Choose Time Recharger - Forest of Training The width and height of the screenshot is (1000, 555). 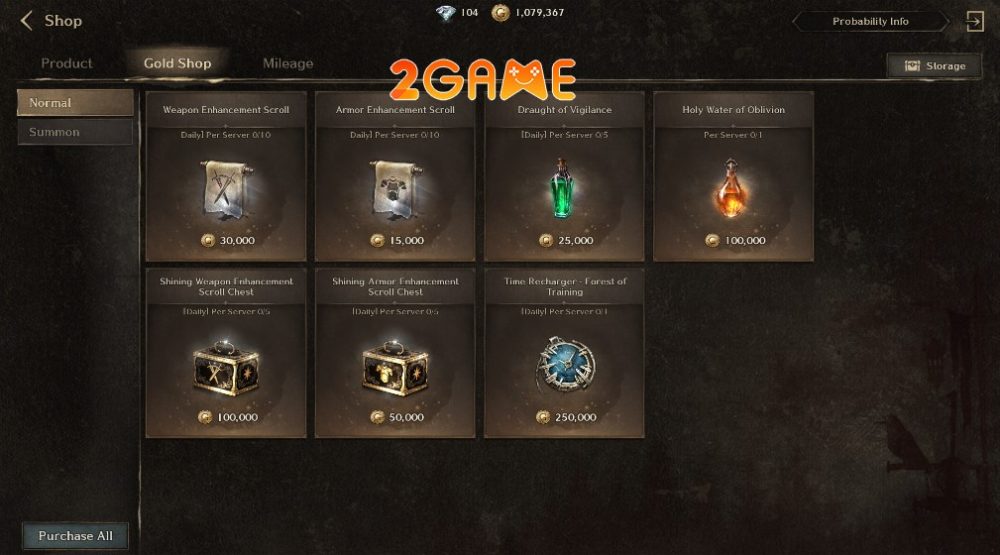point(564,353)
